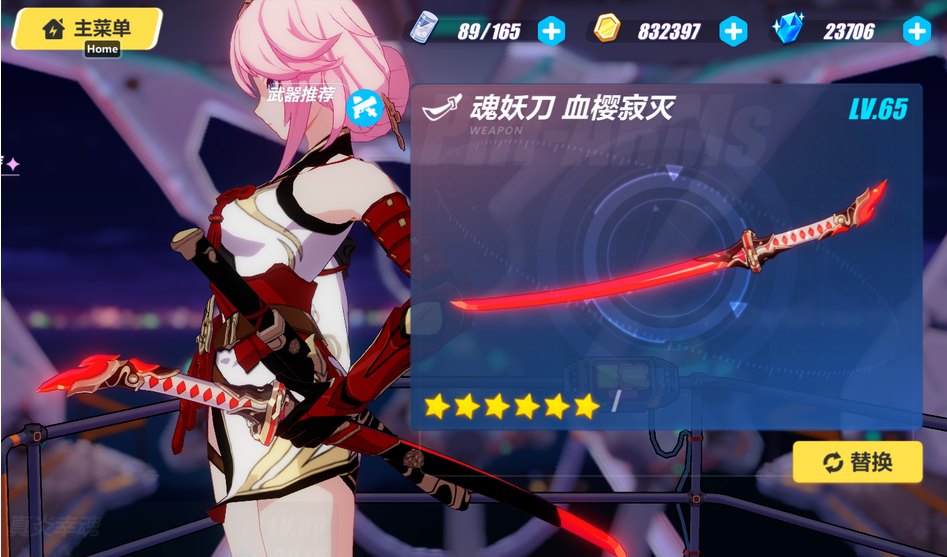
Task: View the 魂妖刀 血樱寂灭 weapon panel
Action: pyautogui.click(x=666, y=255)
